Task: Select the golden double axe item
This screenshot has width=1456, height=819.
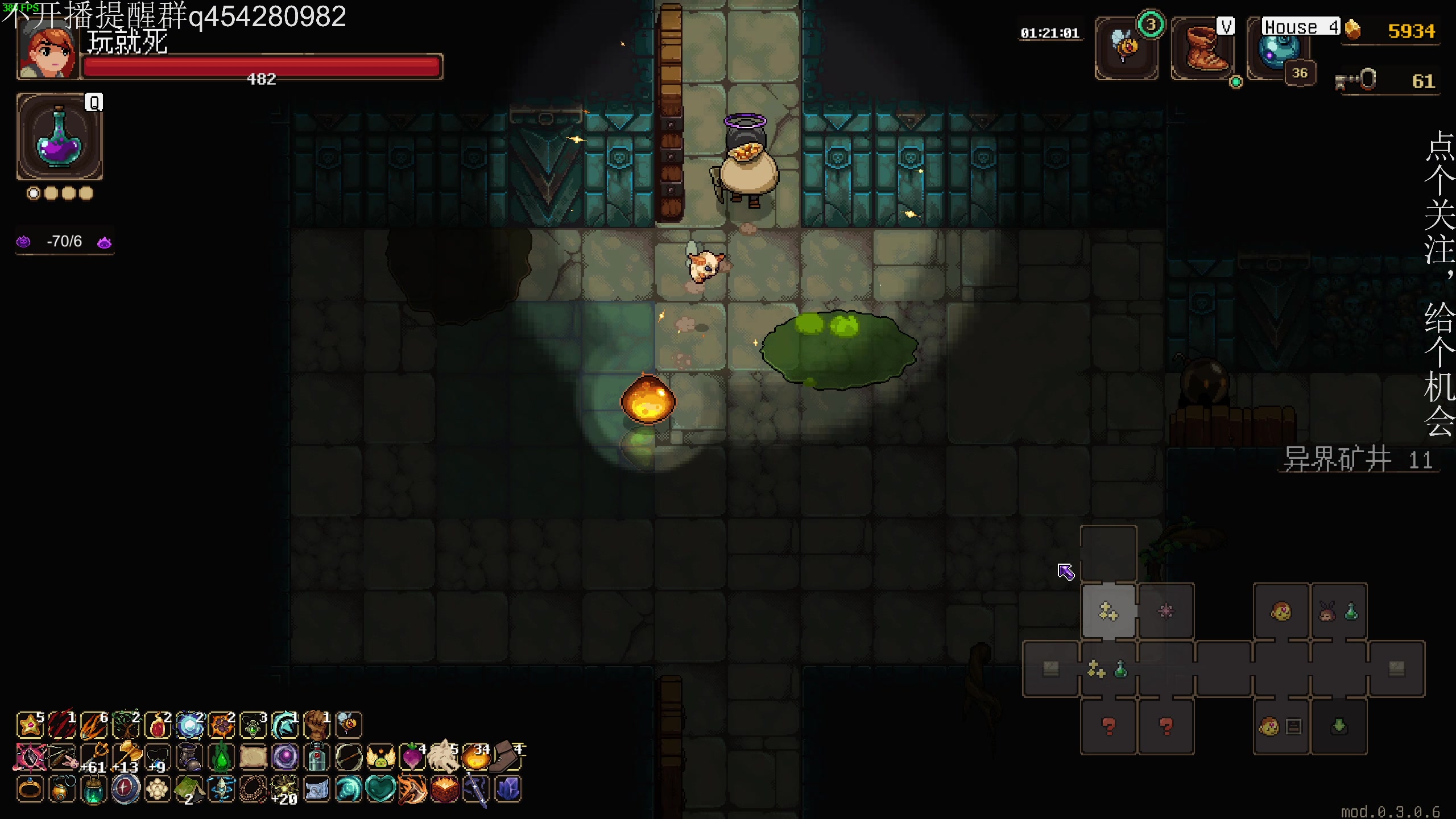Action: pos(127,757)
